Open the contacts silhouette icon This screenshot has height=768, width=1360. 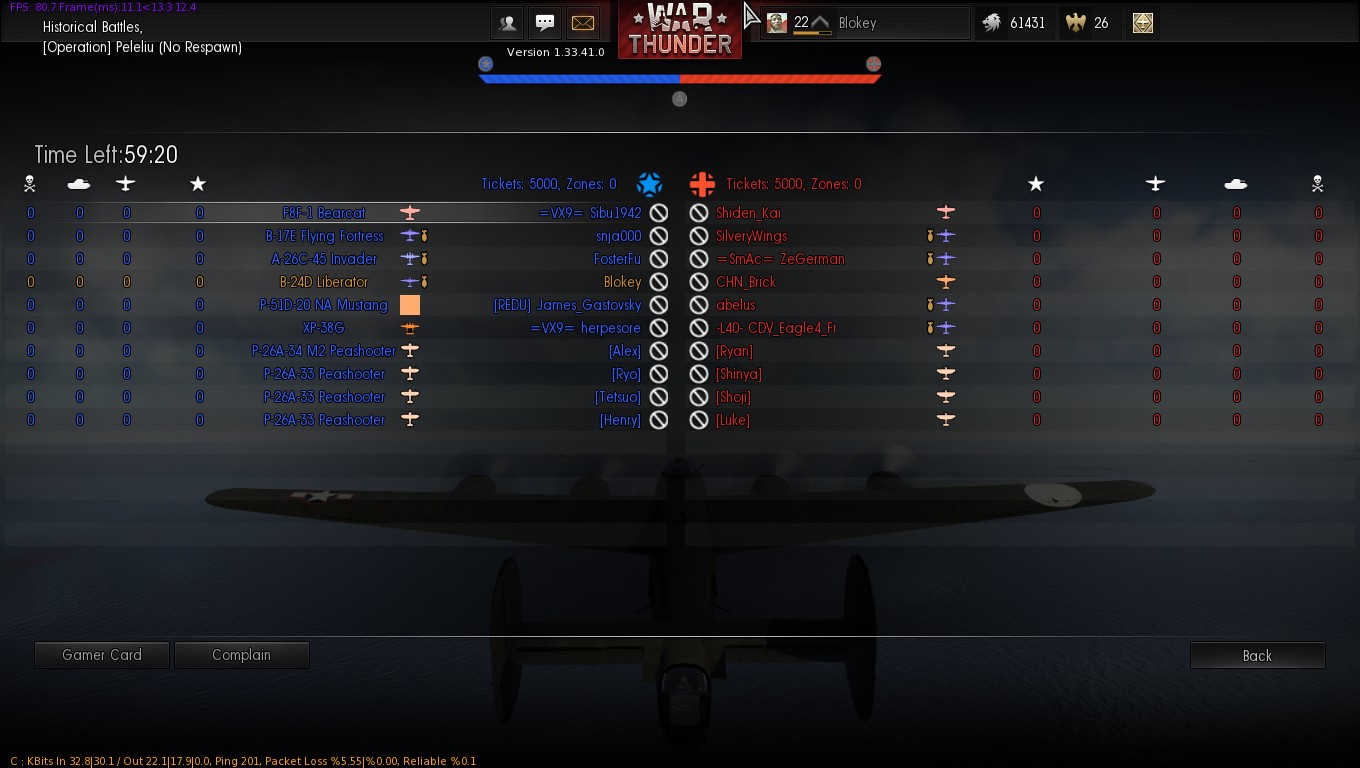point(508,23)
